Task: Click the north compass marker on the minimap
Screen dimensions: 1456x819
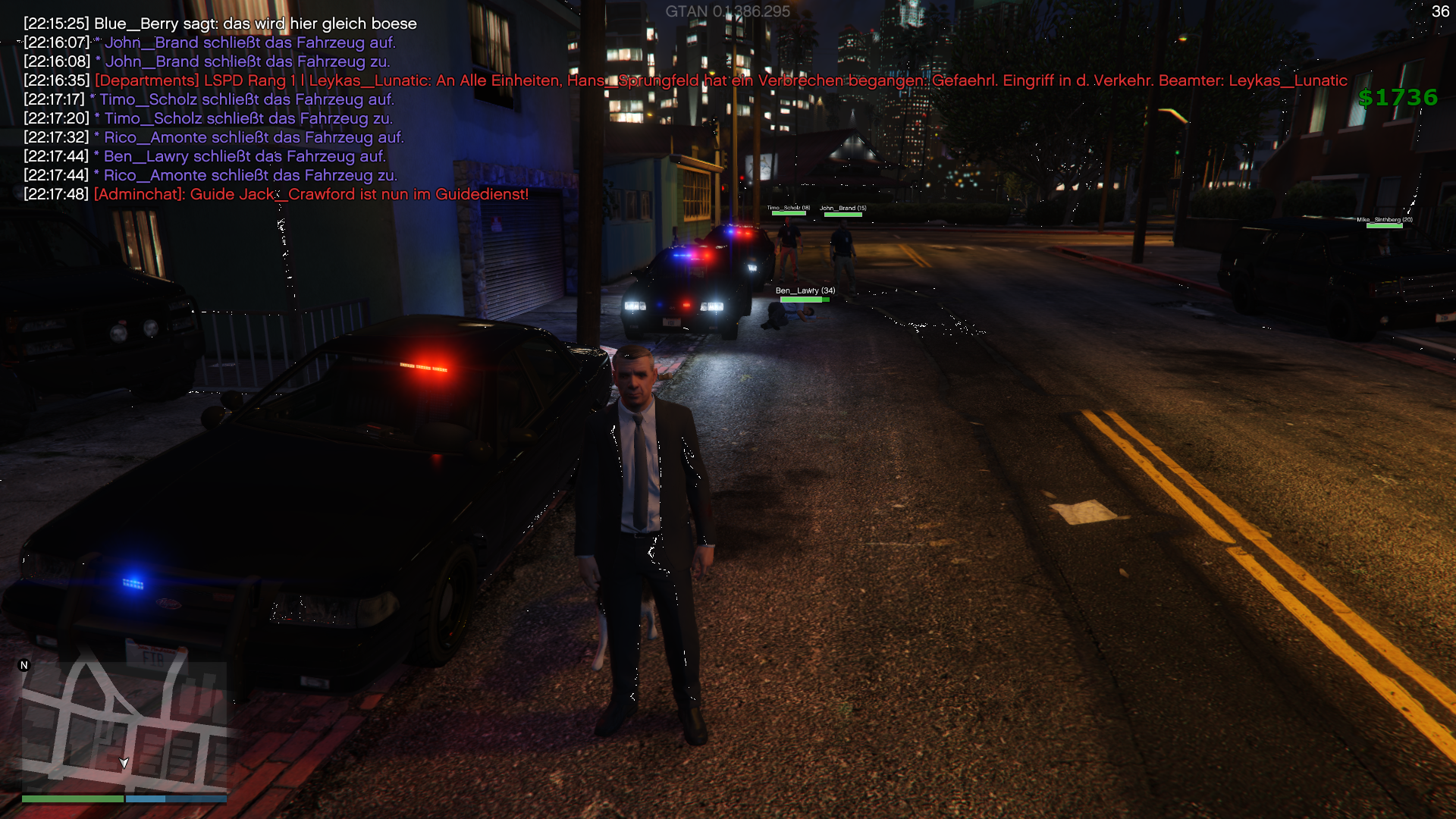Action: [x=24, y=665]
